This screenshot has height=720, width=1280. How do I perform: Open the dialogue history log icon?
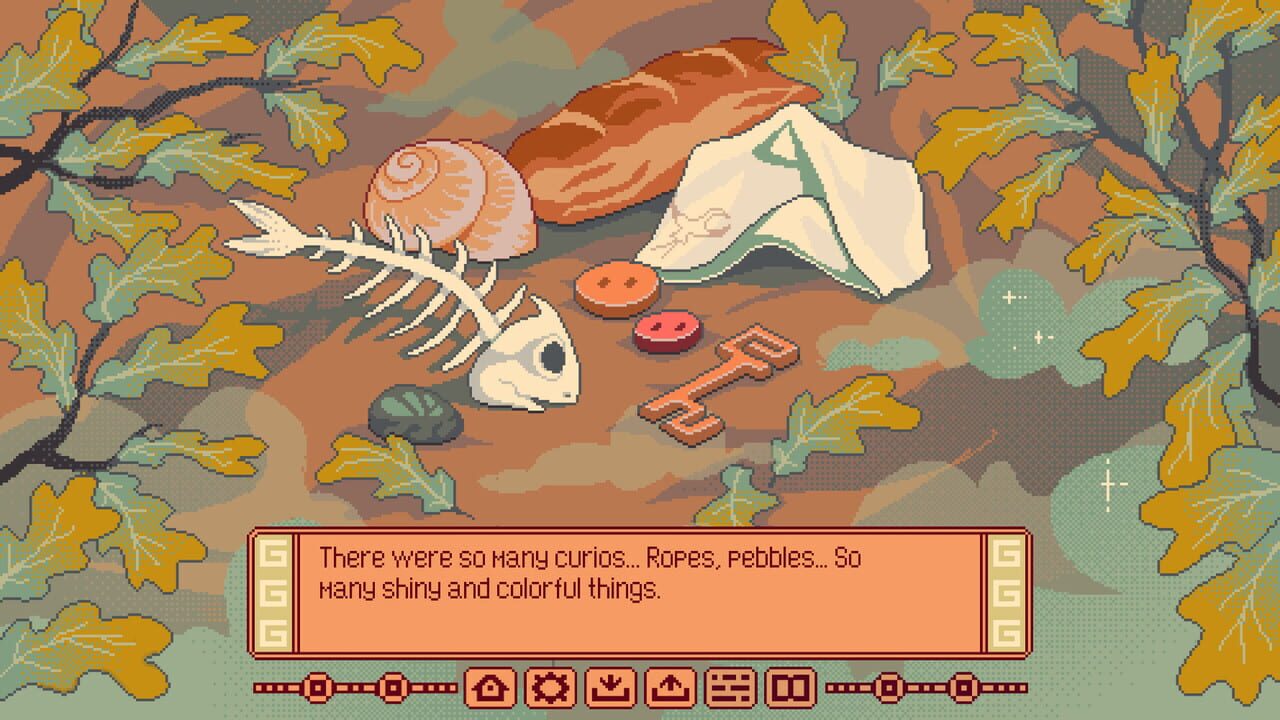pos(731,687)
